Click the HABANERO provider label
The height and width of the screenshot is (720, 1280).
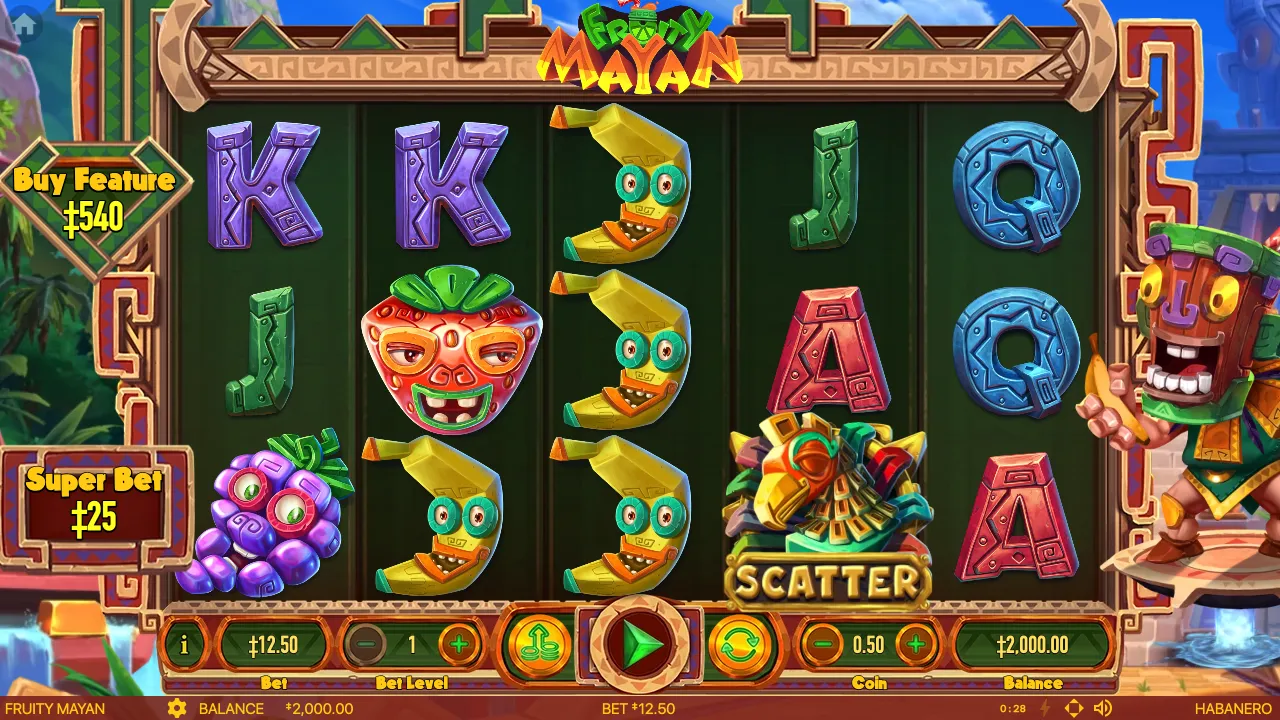pyautogui.click(x=1234, y=708)
